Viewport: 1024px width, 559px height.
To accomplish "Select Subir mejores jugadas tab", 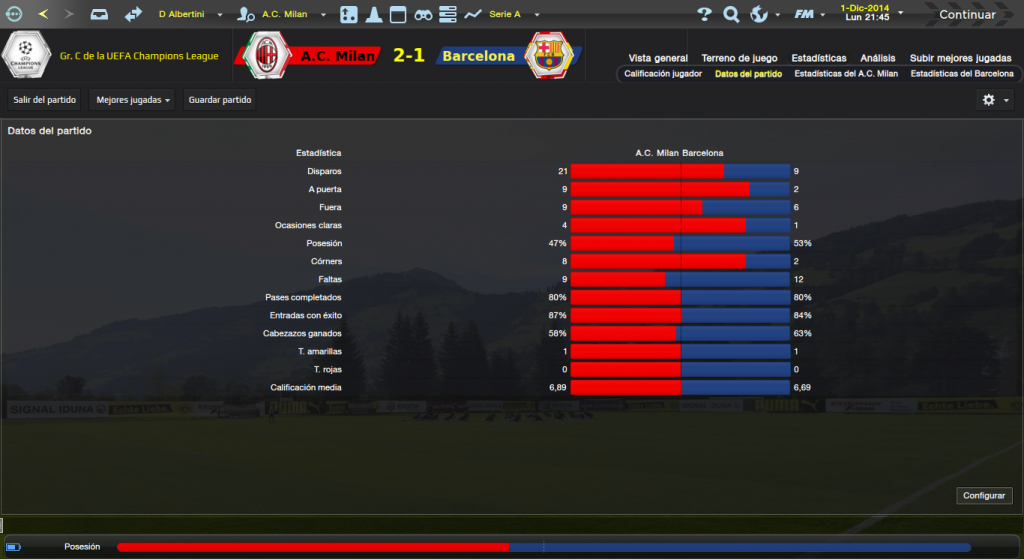I will pos(961,58).
